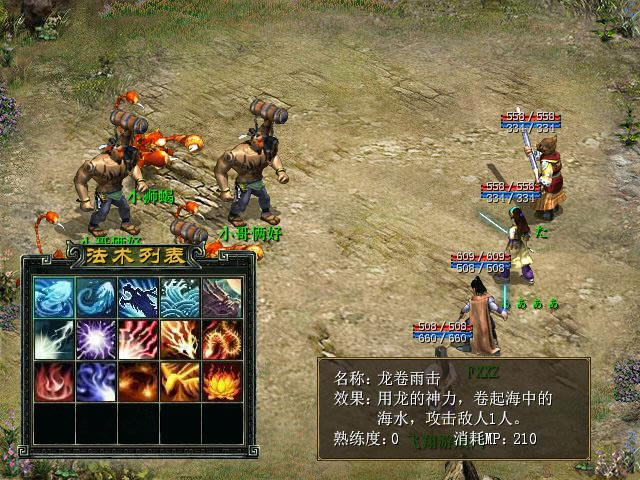Select the Dragon Roll Rain Strike water tornado spell
Screen dimensions: 640x480
tap(51, 297)
